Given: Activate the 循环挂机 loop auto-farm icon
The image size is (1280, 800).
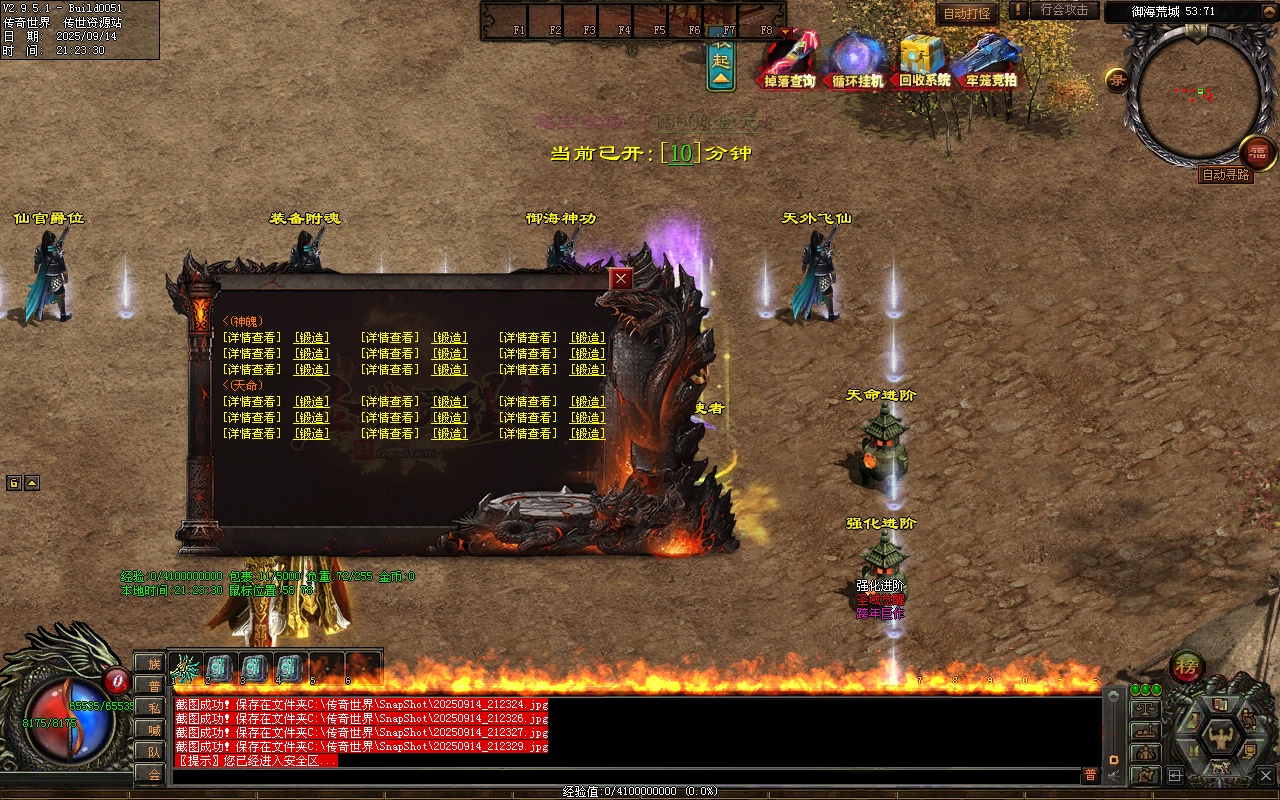Looking at the screenshot, I should coord(857,60).
